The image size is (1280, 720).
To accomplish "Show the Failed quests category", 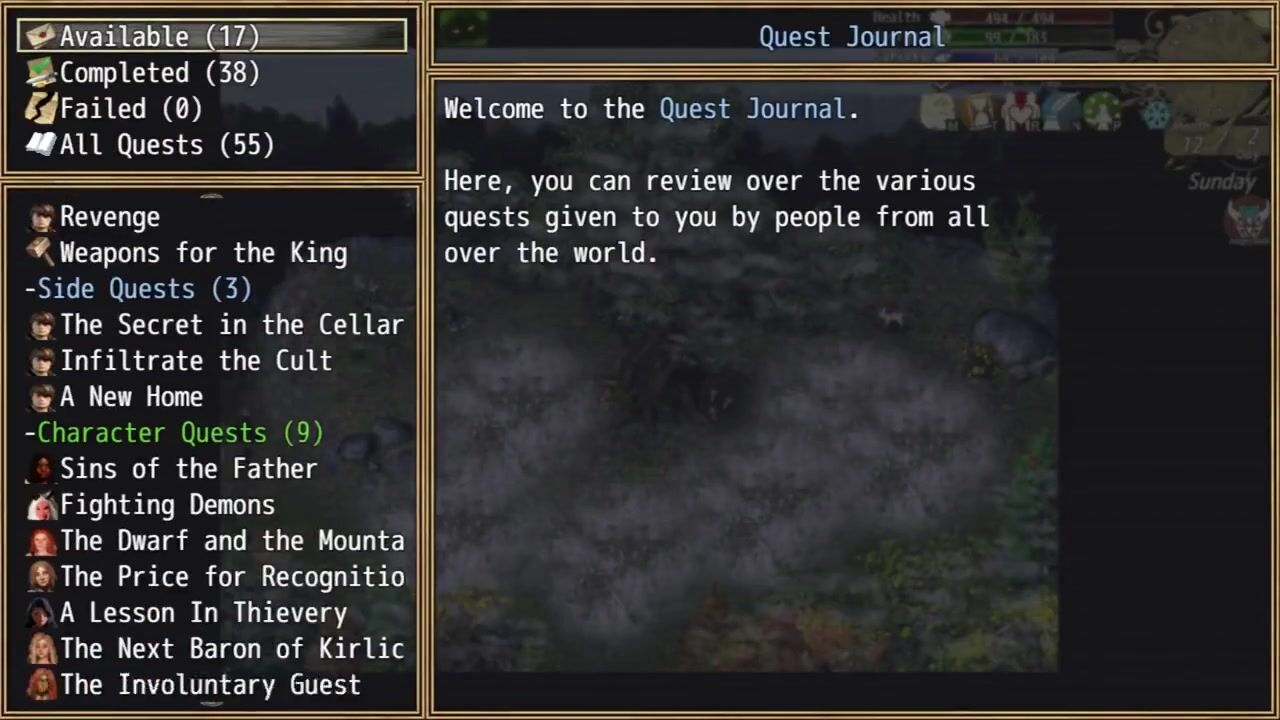I will coord(131,109).
